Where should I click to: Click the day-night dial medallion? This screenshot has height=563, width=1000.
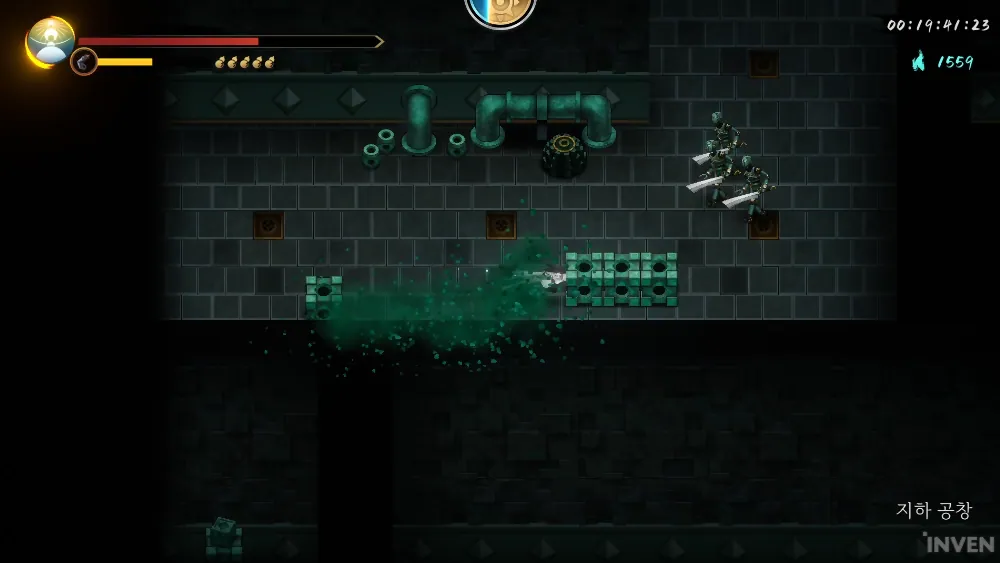click(500, 10)
